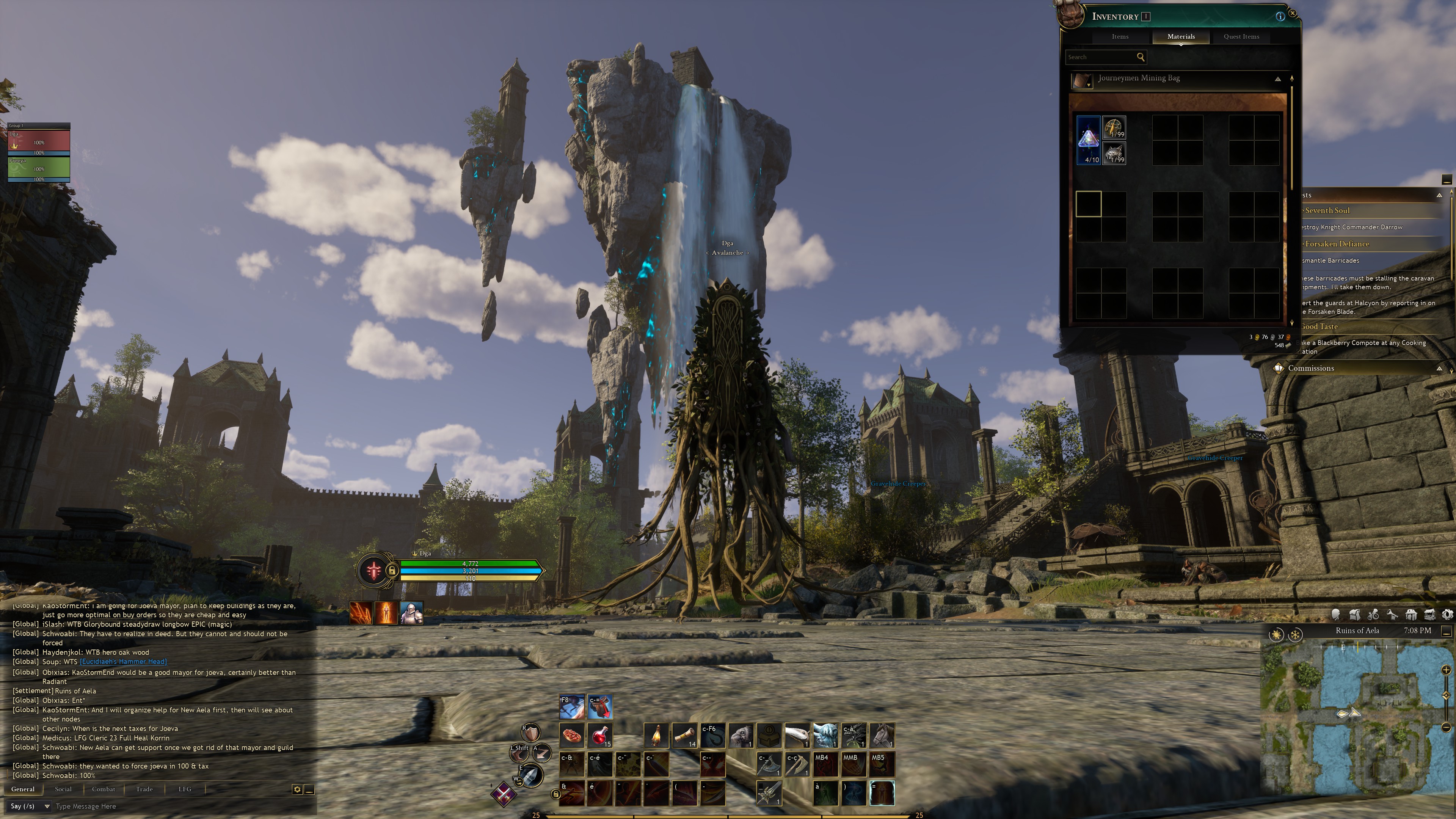This screenshot has height=819, width=1456.
Task: Open Eucidiaeh's Hammer Head chat link
Action: click(123, 662)
